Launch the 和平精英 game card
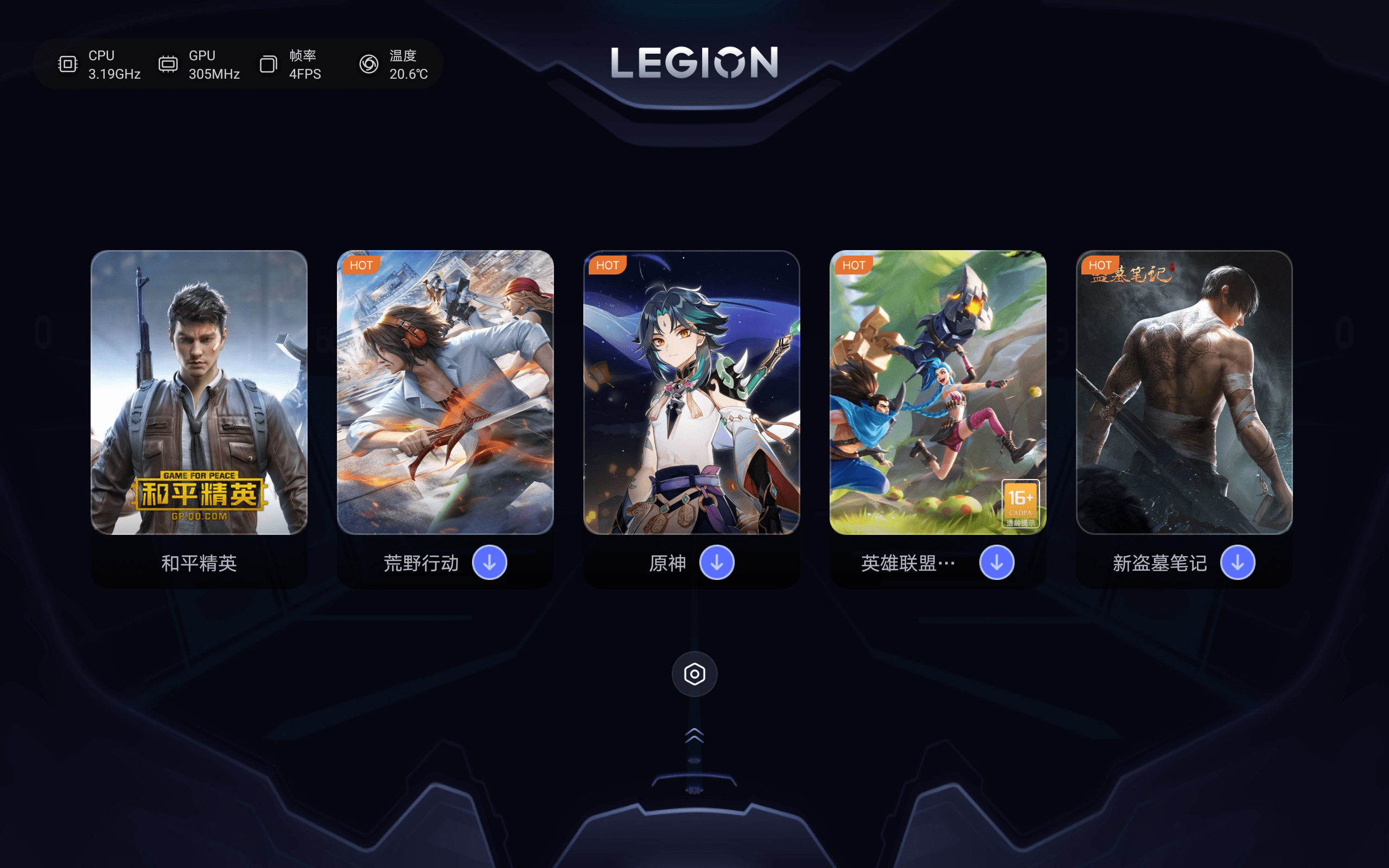 199,392
